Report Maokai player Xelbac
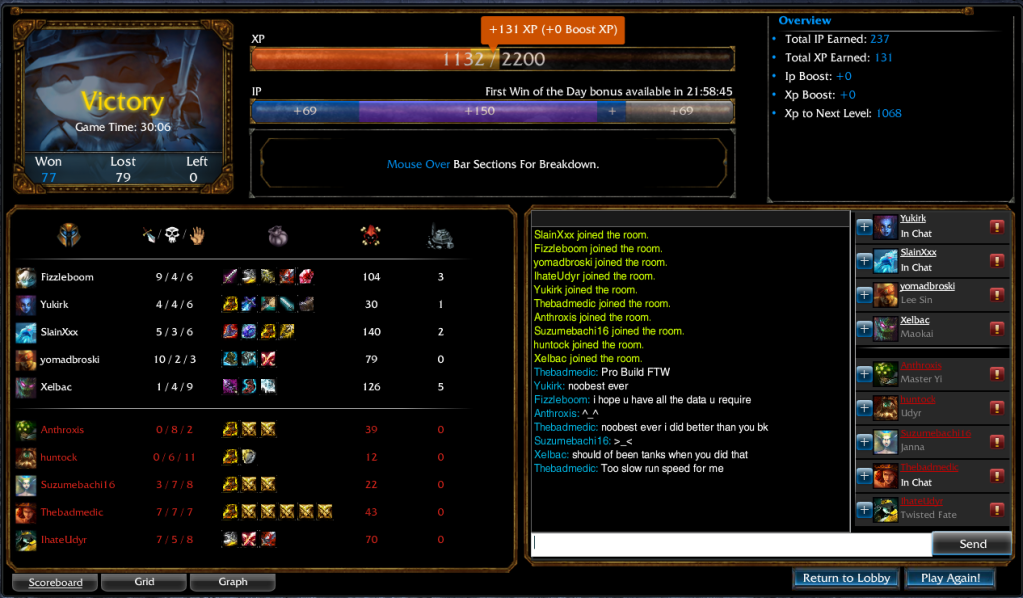 (997, 328)
